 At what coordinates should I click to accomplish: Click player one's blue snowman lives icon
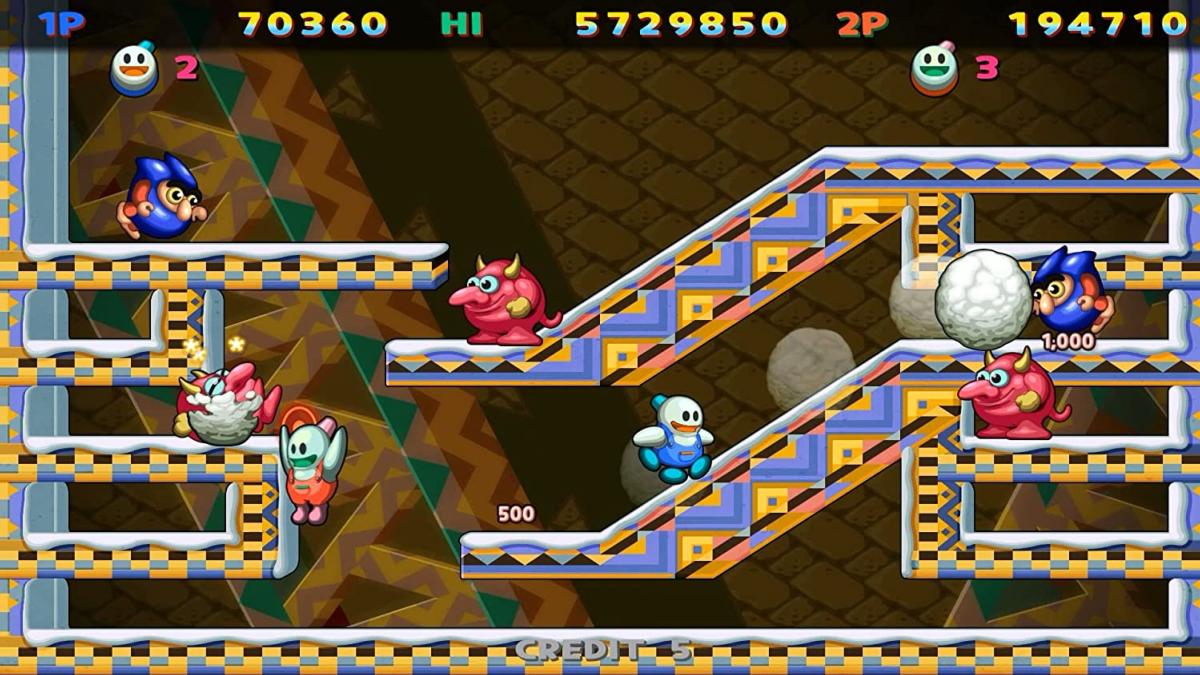coord(134,68)
